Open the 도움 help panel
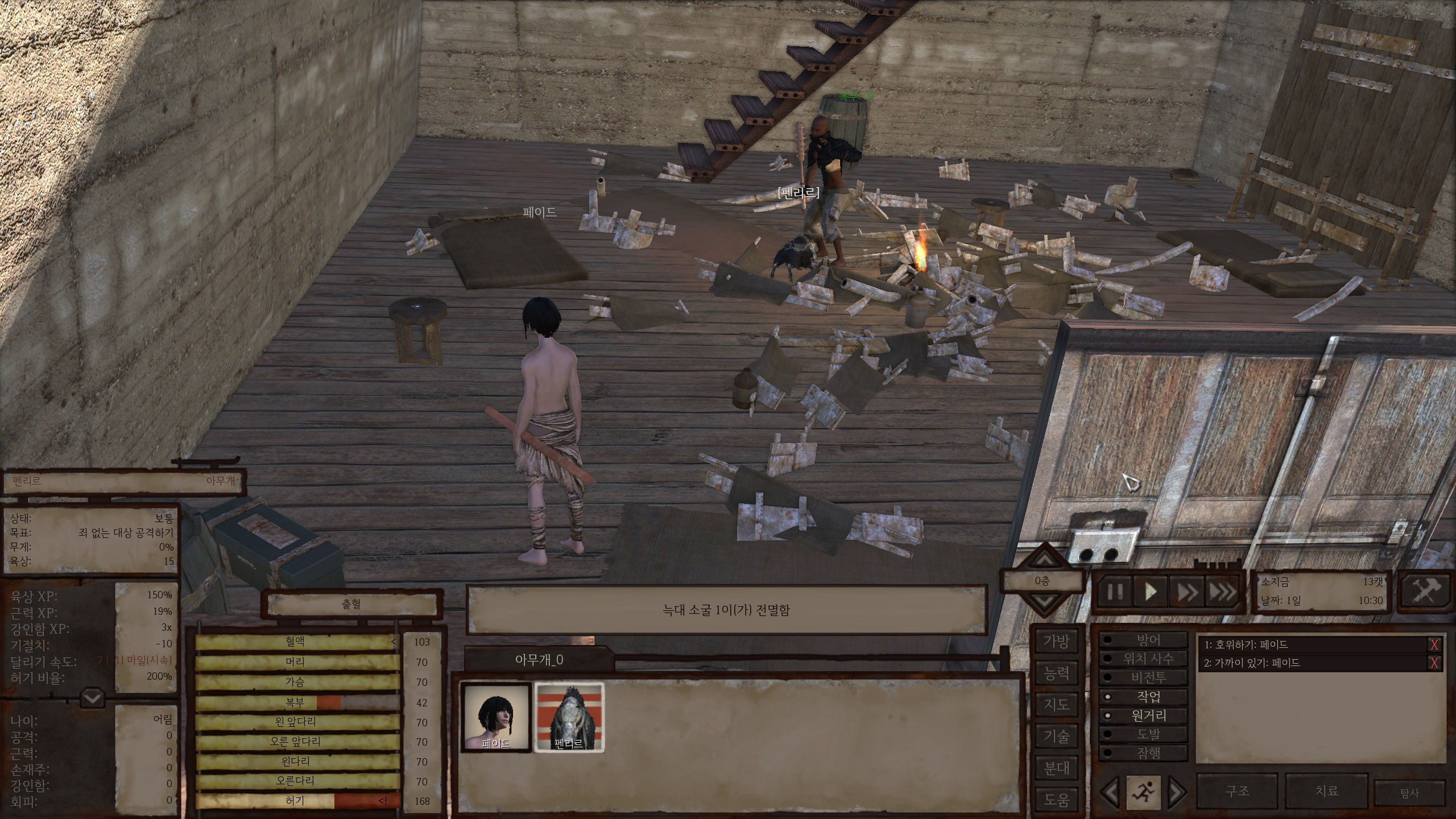This screenshot has height=819, width=1456. pyautogui.click(x=1056, y=800)
